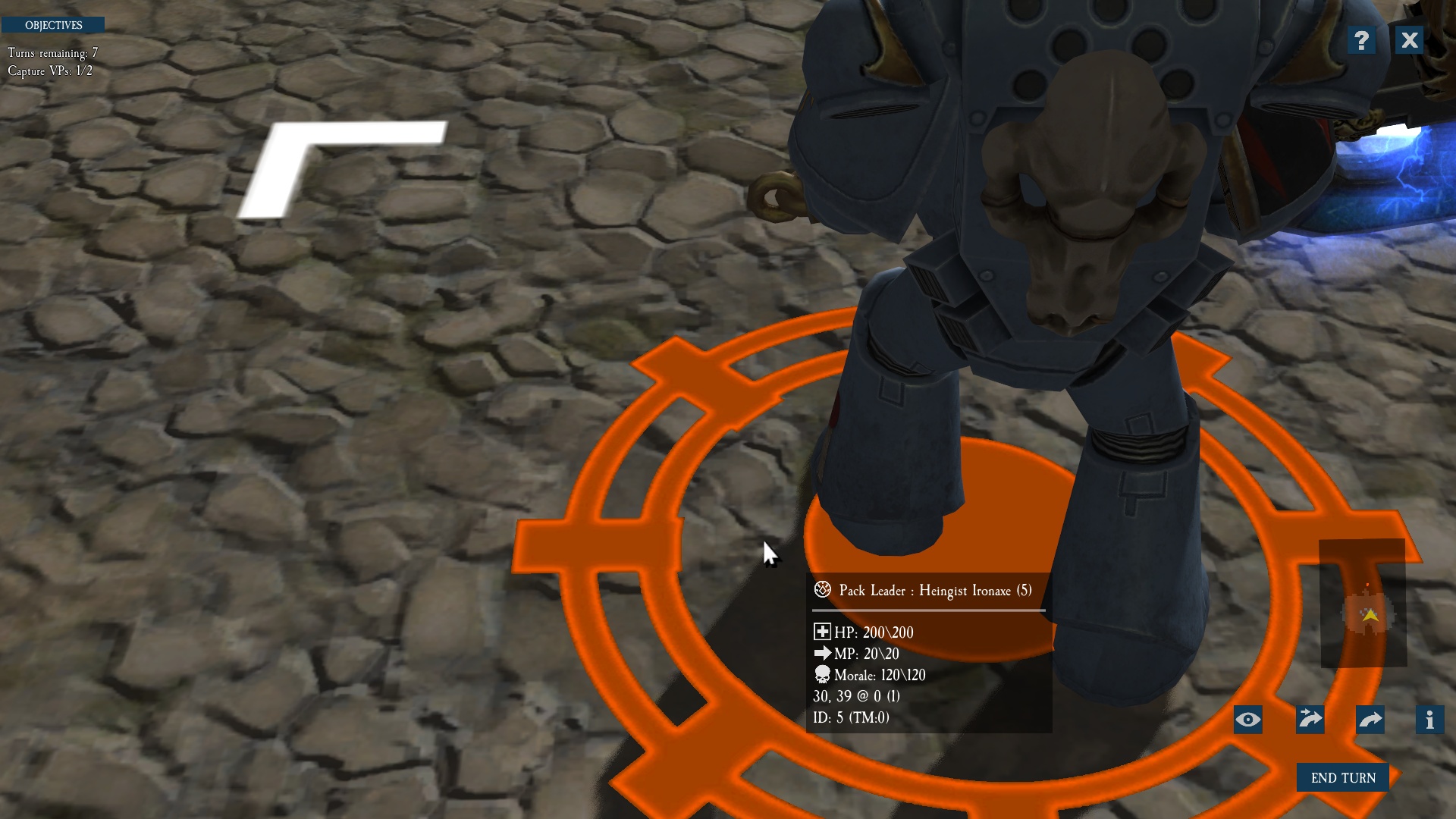Screen dimensions: 1456x819
Task: Open game help with the question mark icon
Action: click(x=1361, y=40)
